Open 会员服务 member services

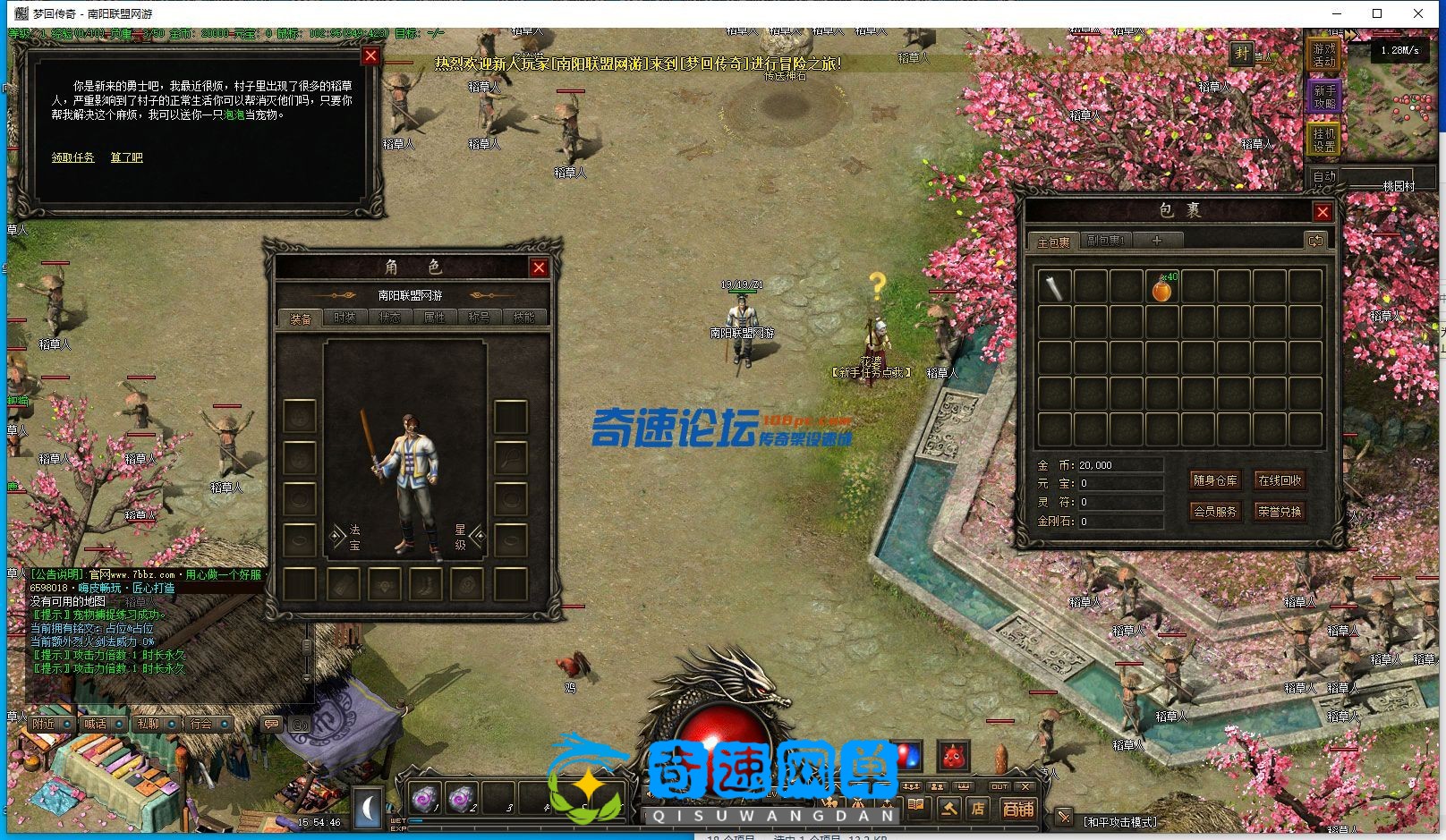[1215, 512]
